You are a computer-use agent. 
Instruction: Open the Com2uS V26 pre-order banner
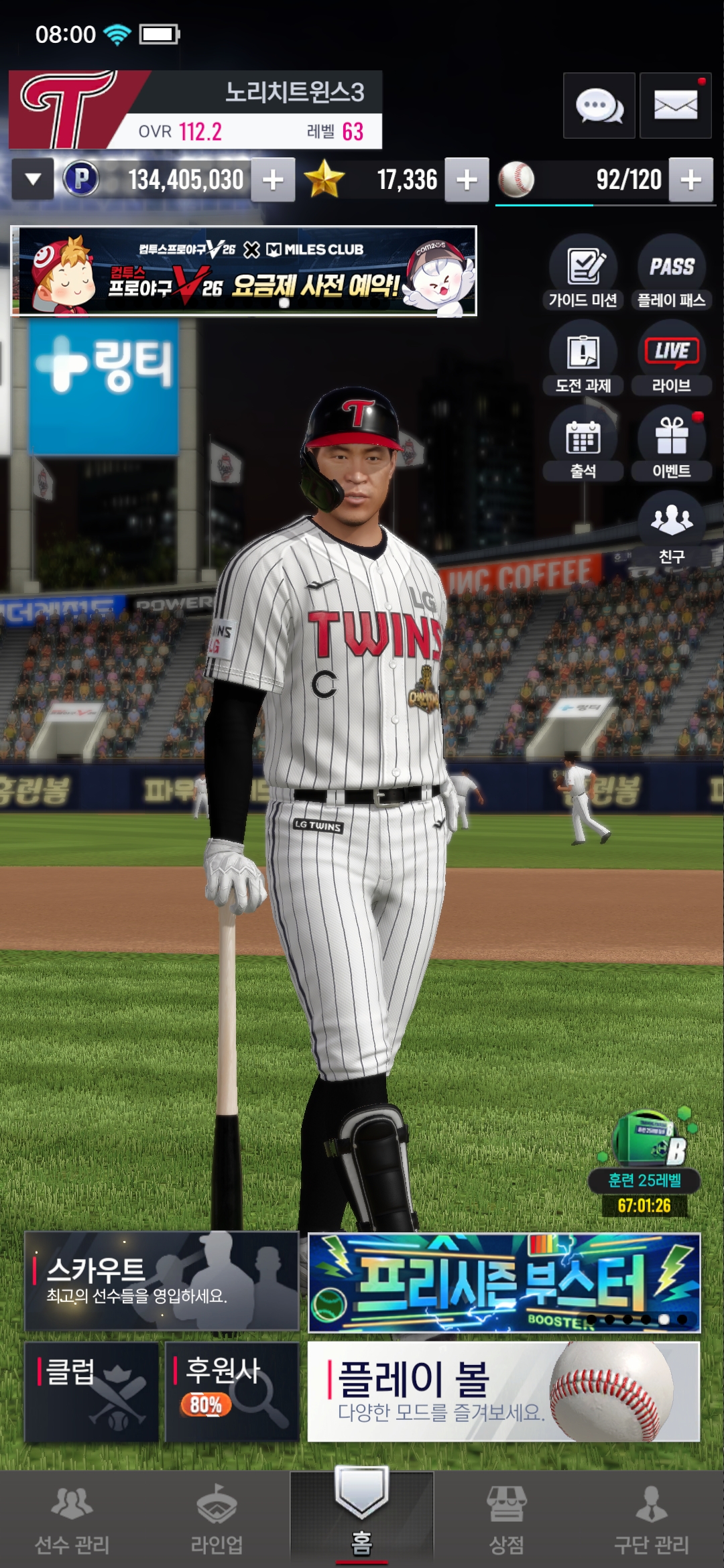(x=244, y=271)
